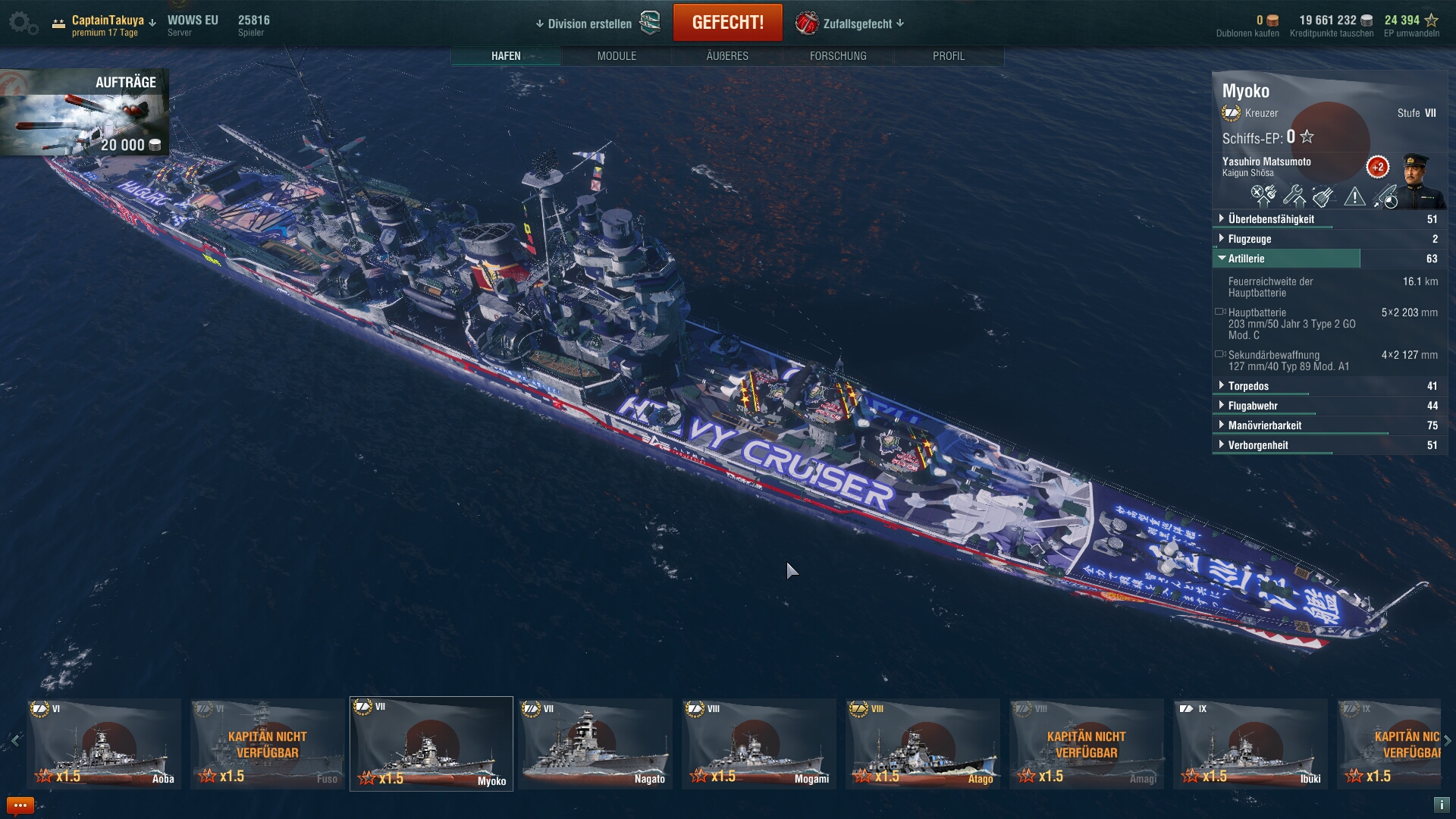Start battle with the GEFECHT! button

click(727, 23)
